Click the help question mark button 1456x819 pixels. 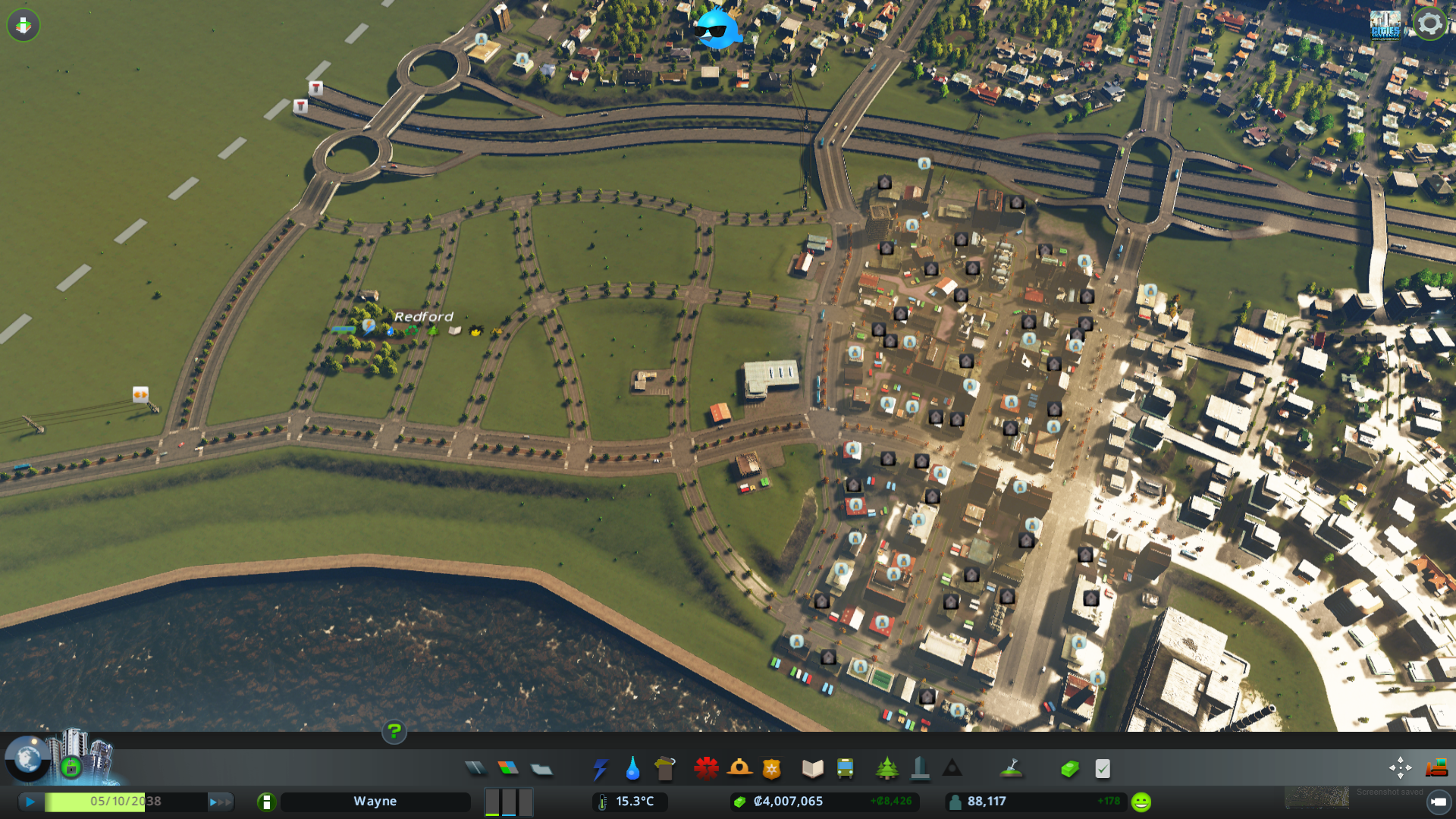394,733
